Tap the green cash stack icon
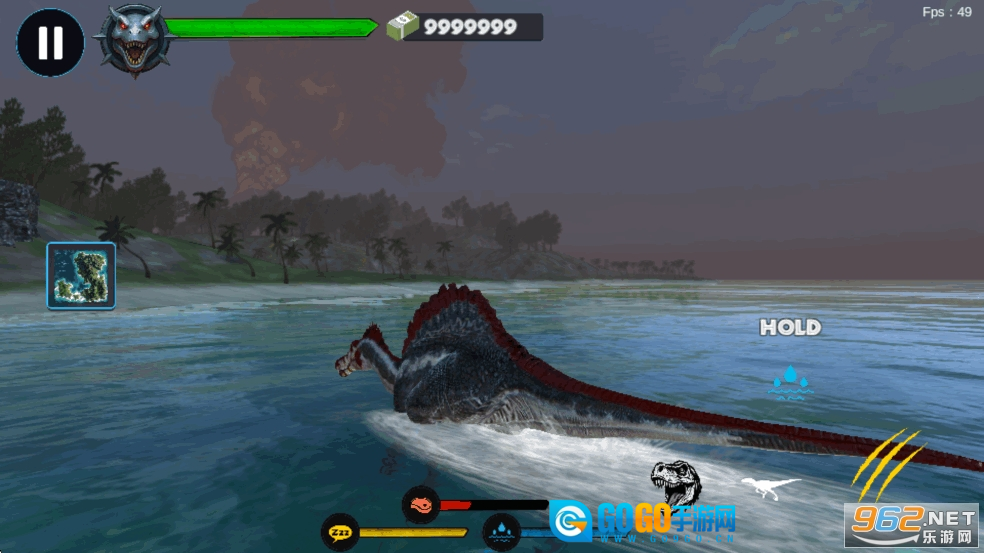984x553 pixels. pos(402,27)
